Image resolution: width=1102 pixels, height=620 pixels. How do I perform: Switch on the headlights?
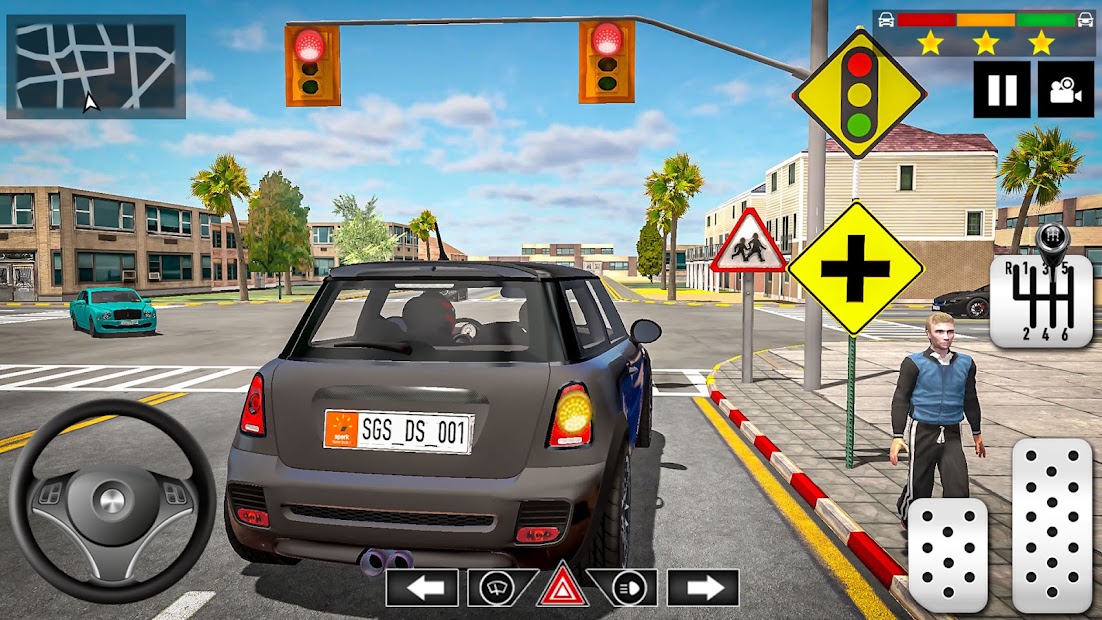628,588
